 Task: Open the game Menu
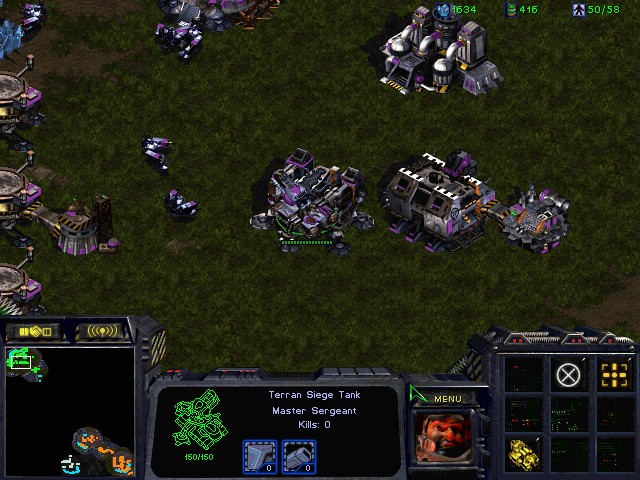point(447,399)
